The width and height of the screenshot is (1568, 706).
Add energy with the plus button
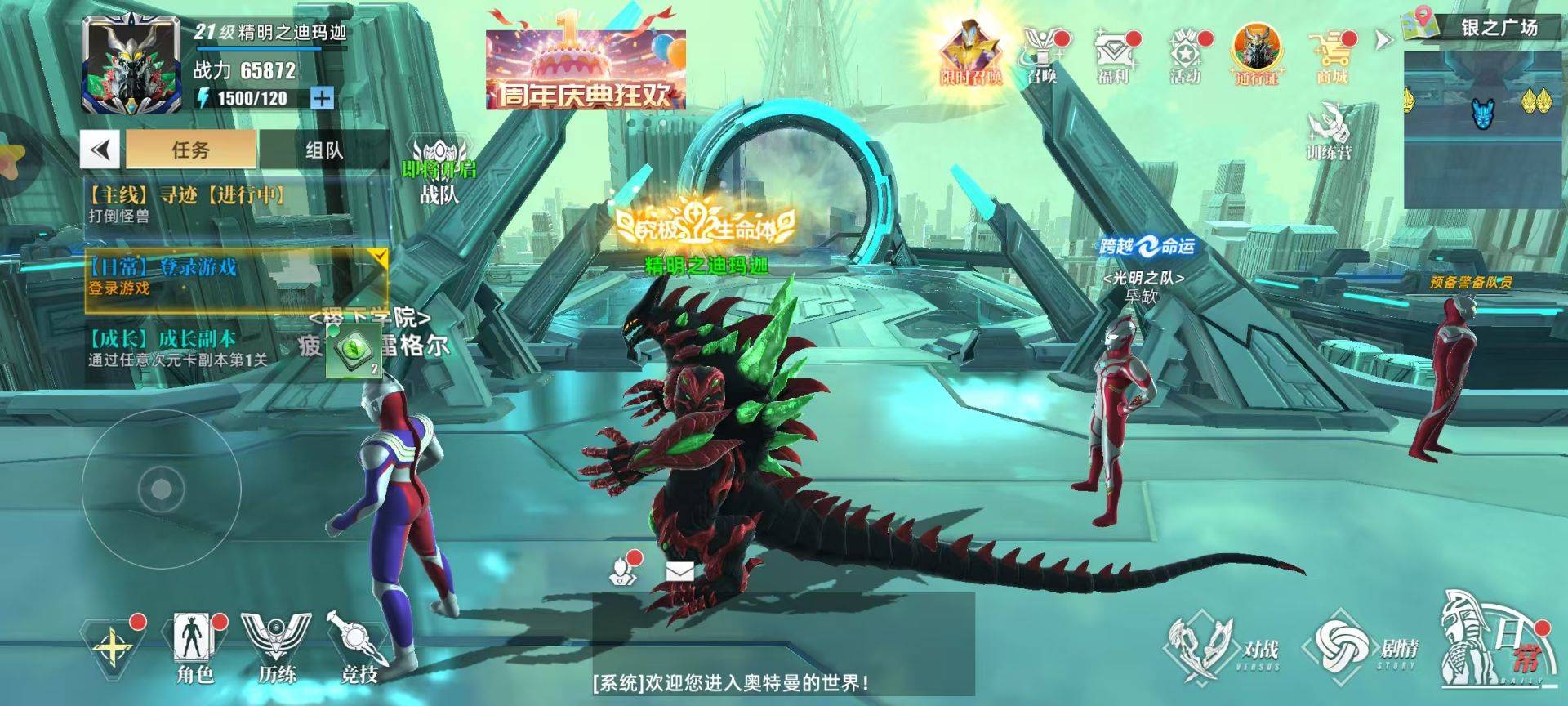[x=323, y=98]
